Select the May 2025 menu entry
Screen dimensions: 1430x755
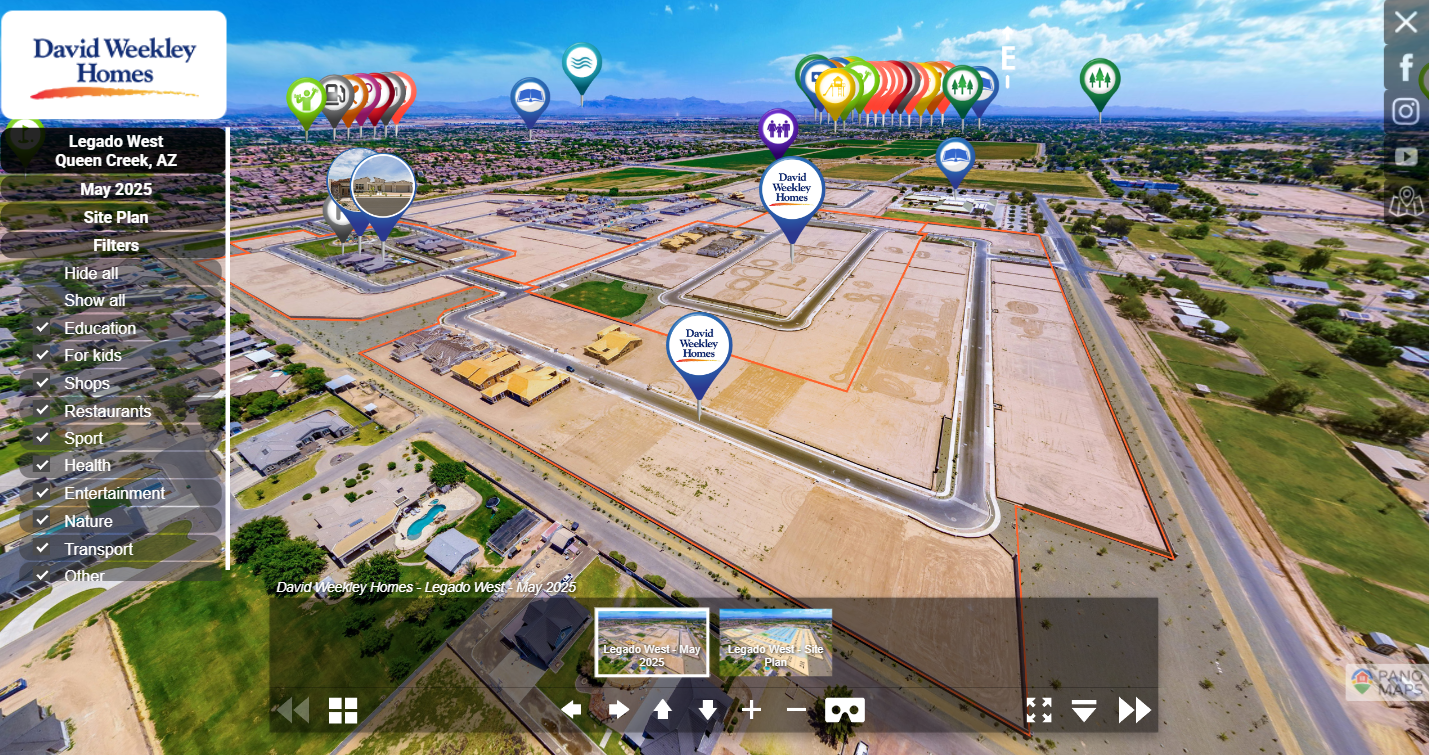(115, 189)
